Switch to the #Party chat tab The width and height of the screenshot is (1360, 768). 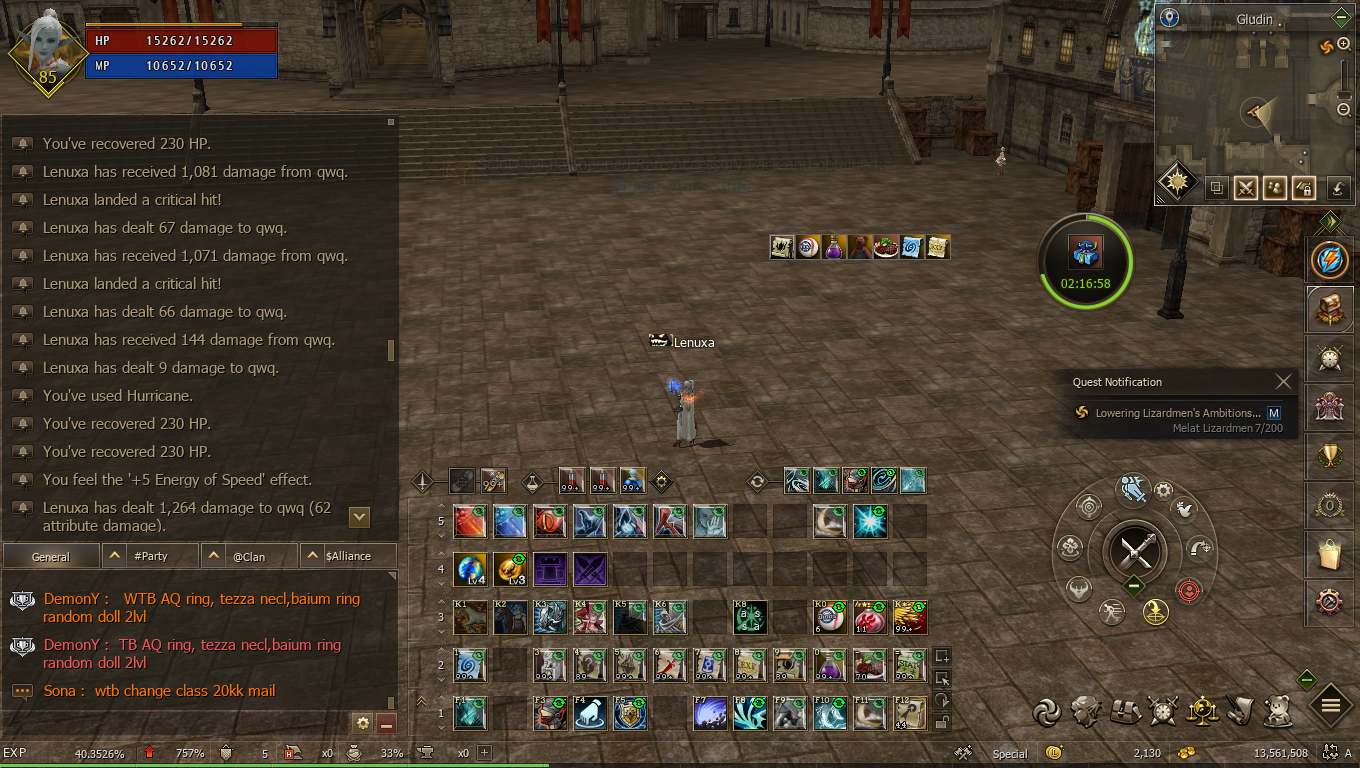click(150, 556)
